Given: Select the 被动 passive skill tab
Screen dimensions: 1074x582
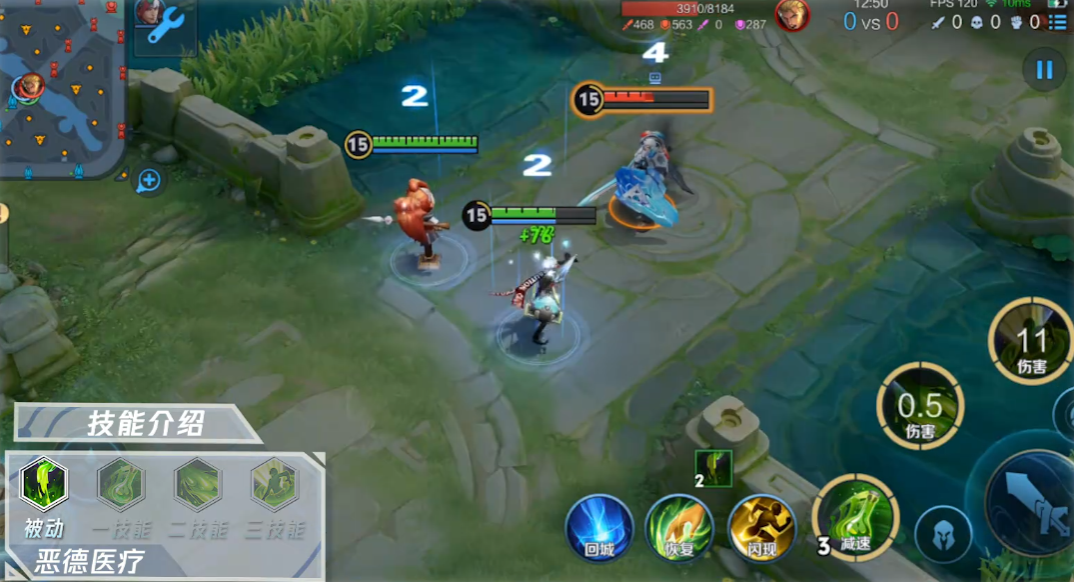Looking at the screenshot, I should [43, 485].
